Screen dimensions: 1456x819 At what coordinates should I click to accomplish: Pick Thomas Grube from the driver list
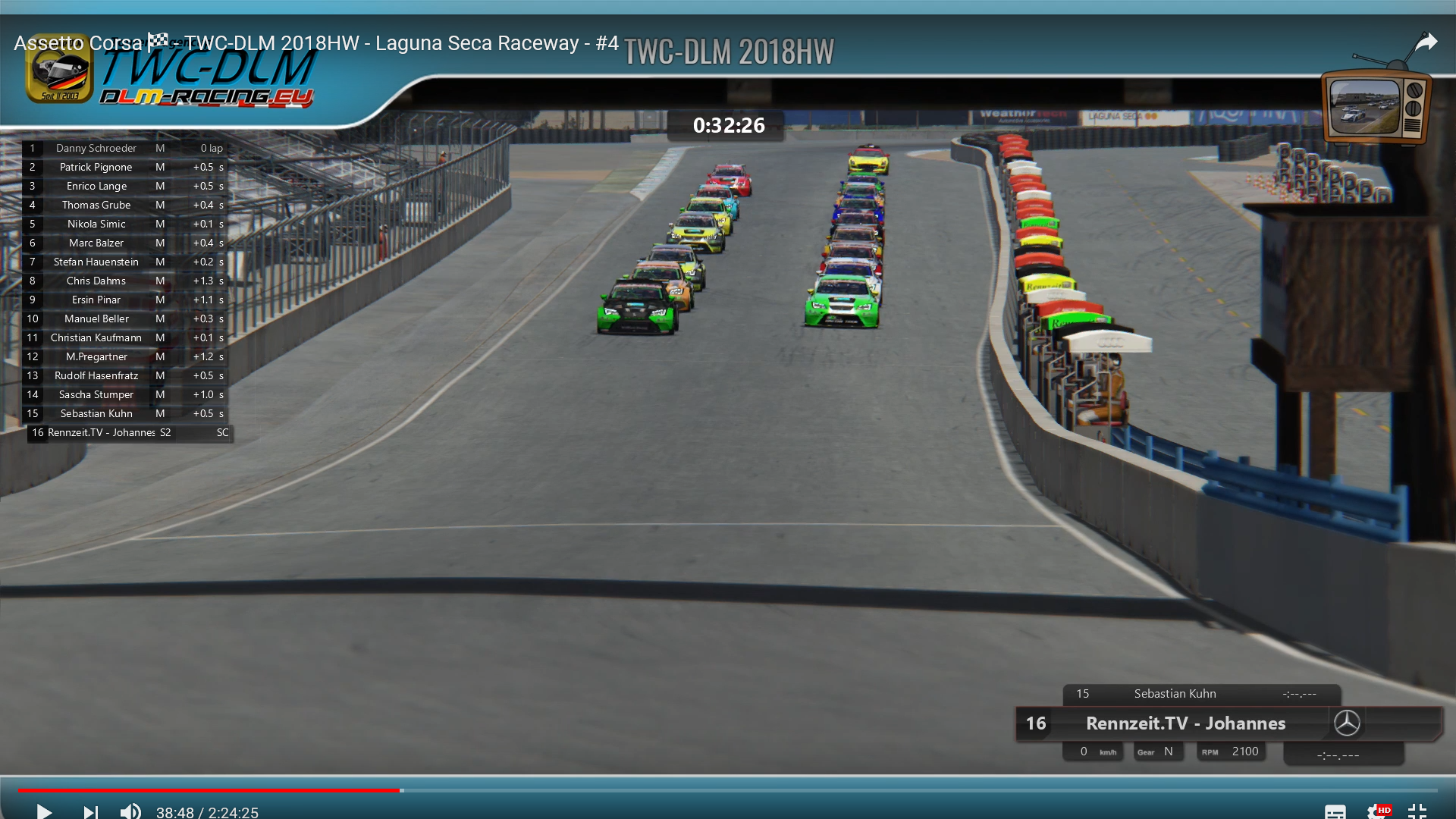pos(96,206)
